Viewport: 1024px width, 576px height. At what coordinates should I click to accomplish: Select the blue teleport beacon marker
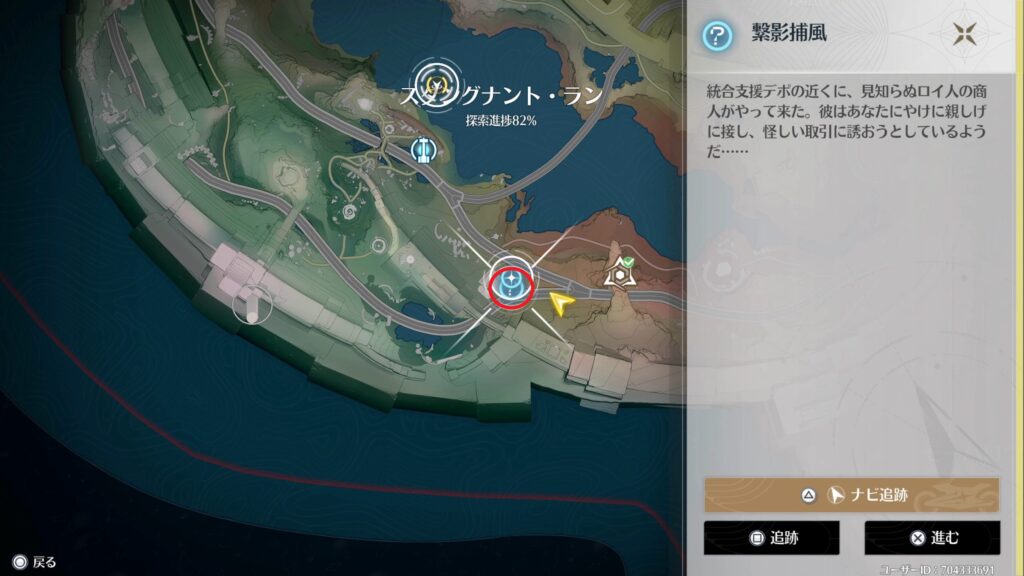tap(423, 150)
